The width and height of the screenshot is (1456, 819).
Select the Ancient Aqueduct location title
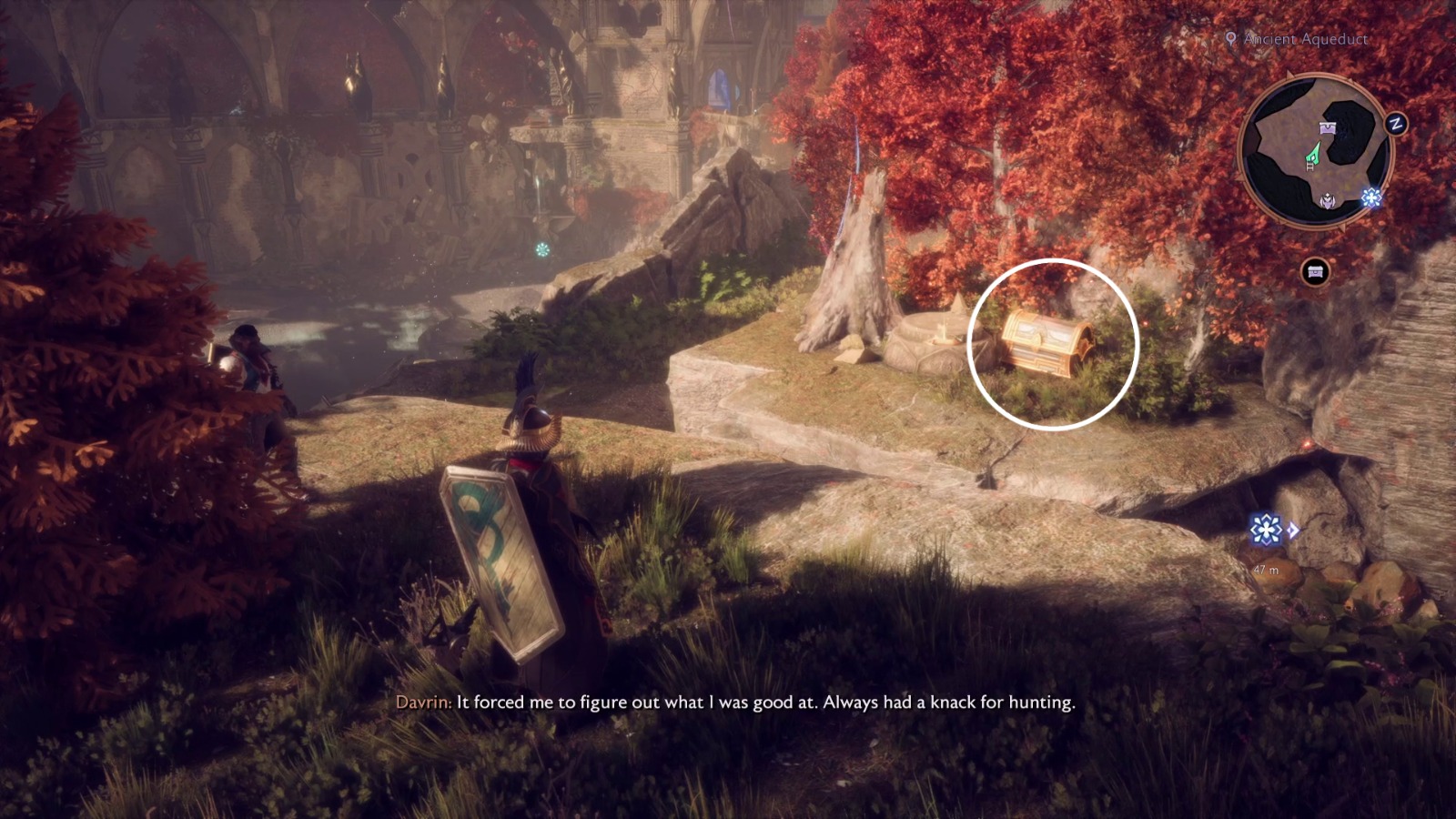click(1303, 39)
